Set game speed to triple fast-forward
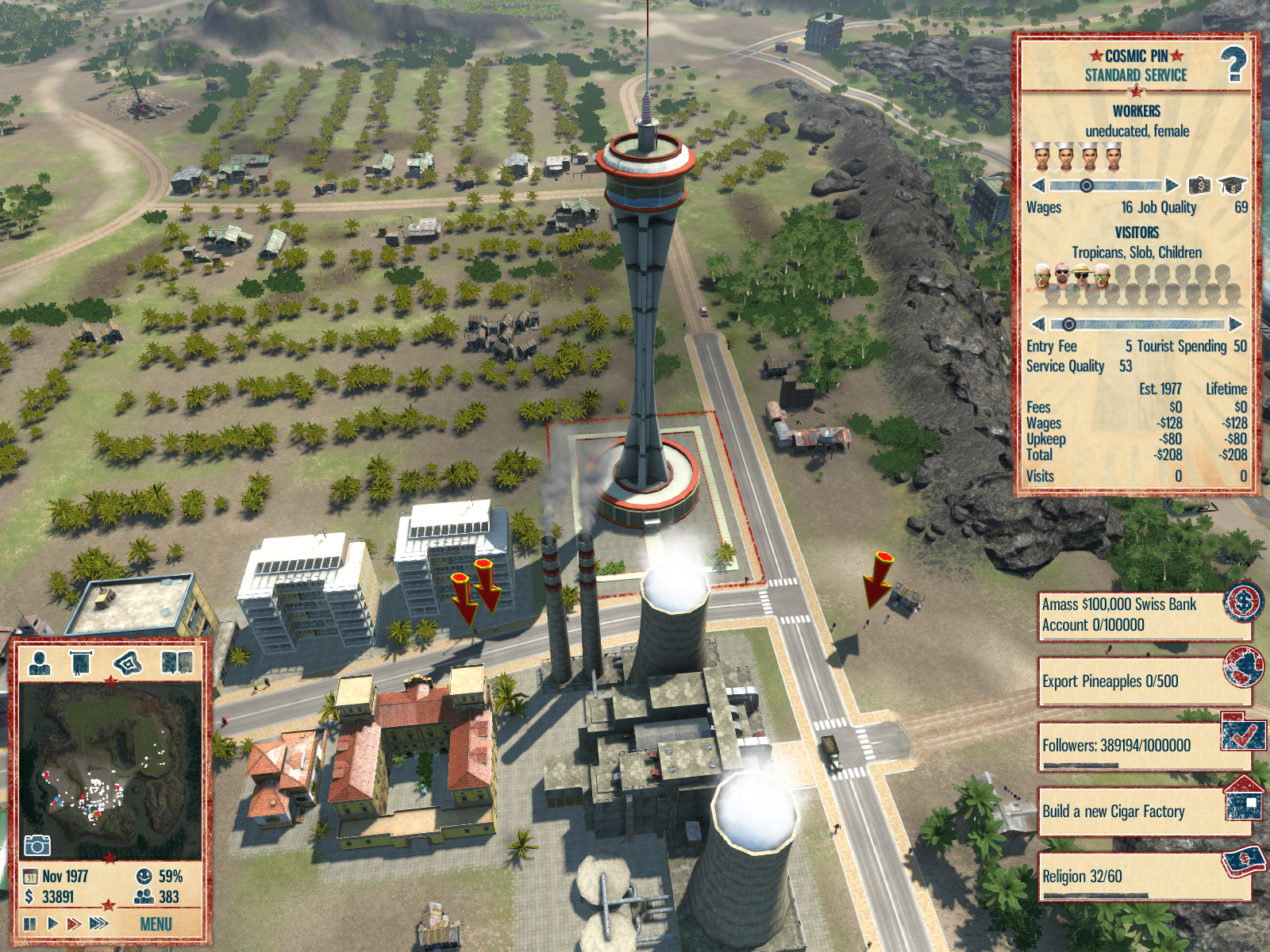This screenshot has height=952, width=1270. (99, 923)
